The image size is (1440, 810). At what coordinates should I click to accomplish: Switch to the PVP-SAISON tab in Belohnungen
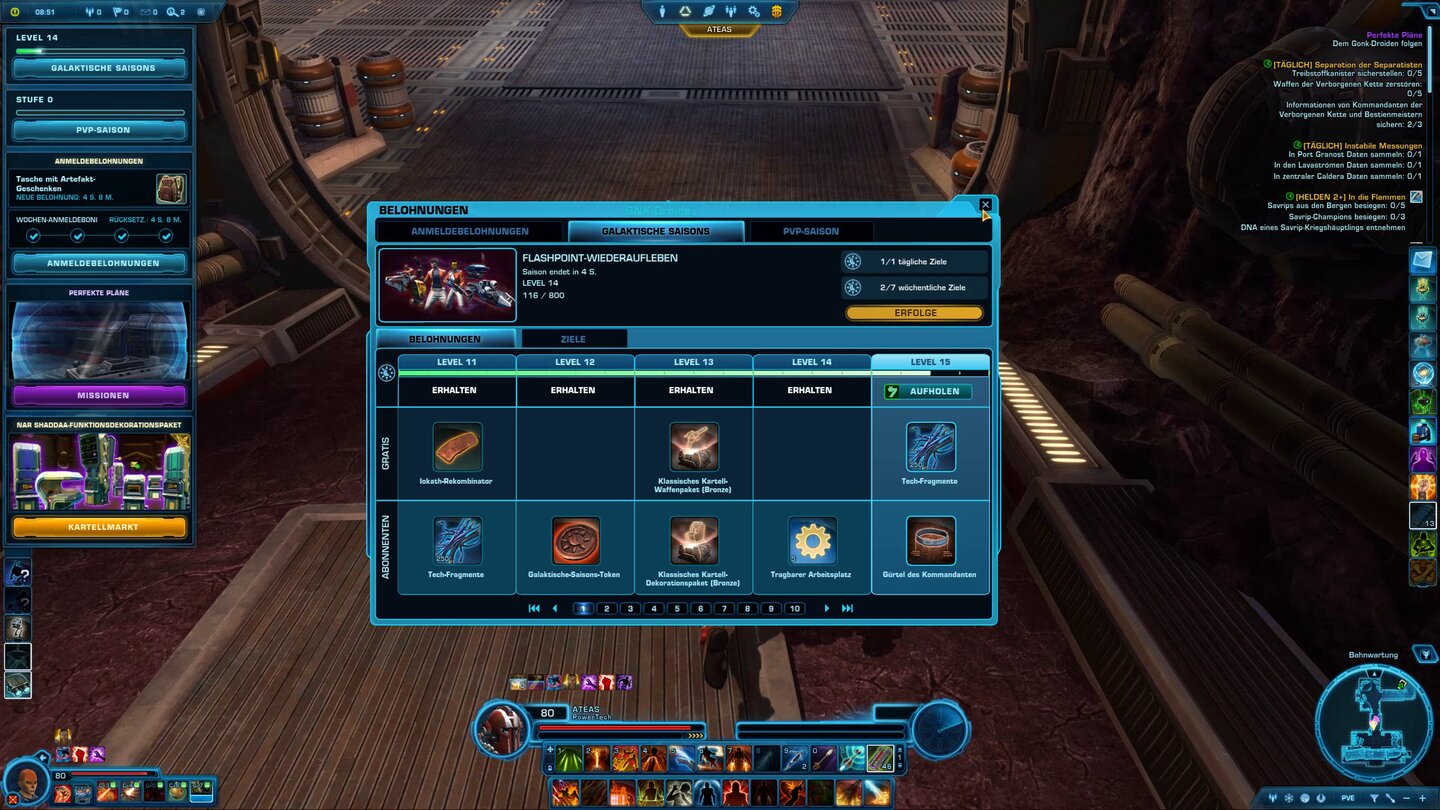tap(812, 230)
